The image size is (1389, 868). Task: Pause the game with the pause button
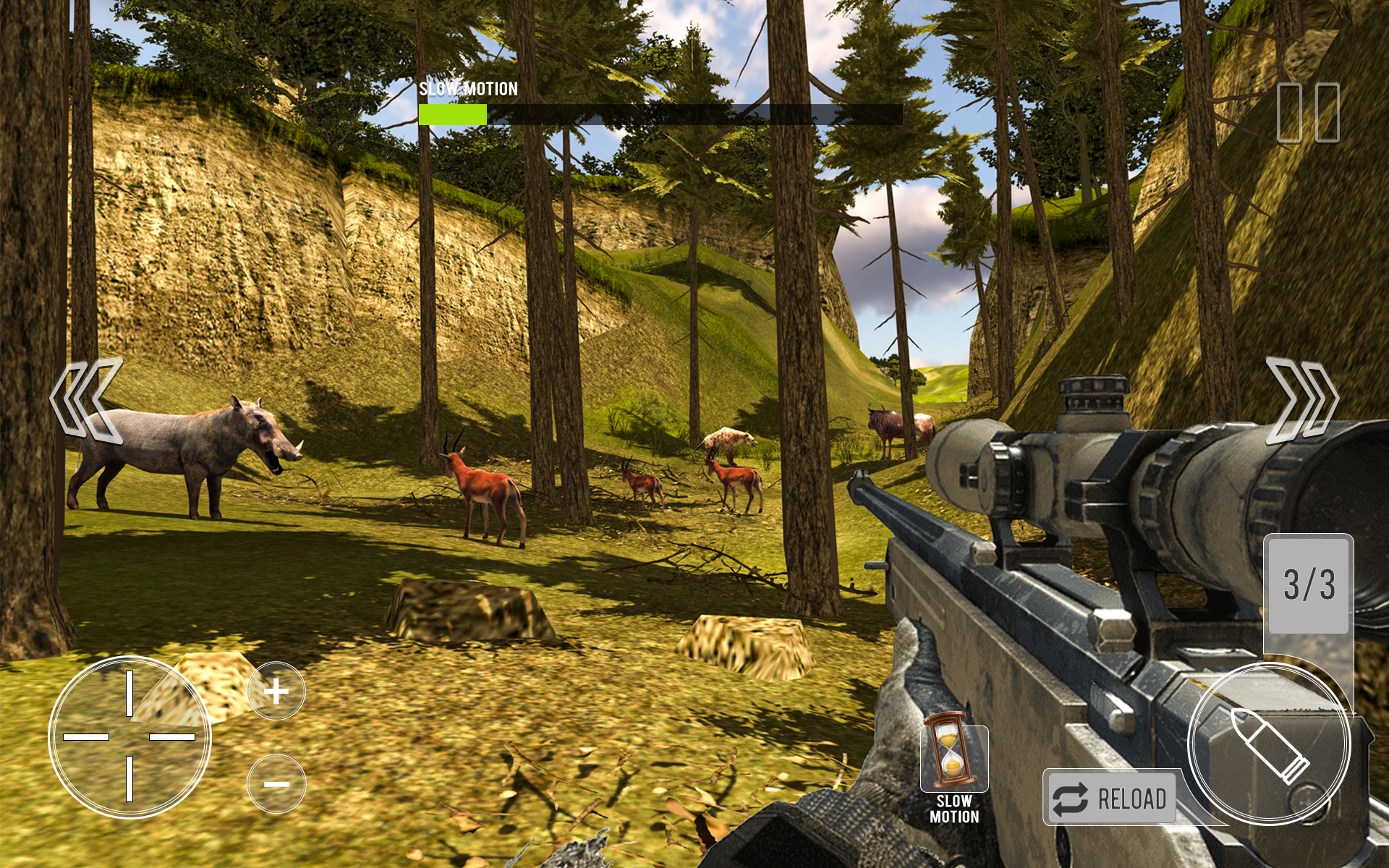tap(1307, 112)
